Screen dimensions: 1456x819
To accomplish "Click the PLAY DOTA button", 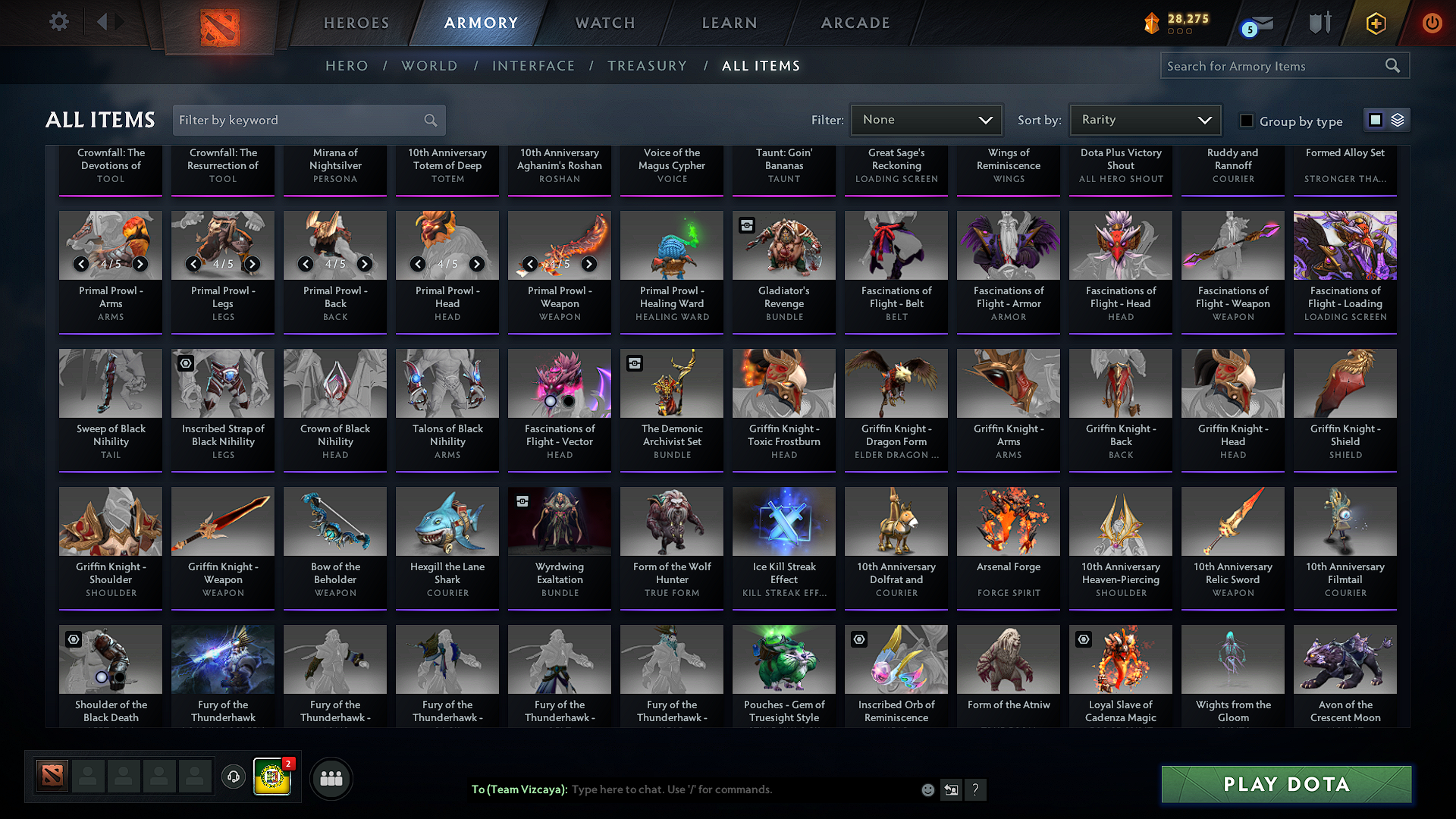I will (1285, 784).
